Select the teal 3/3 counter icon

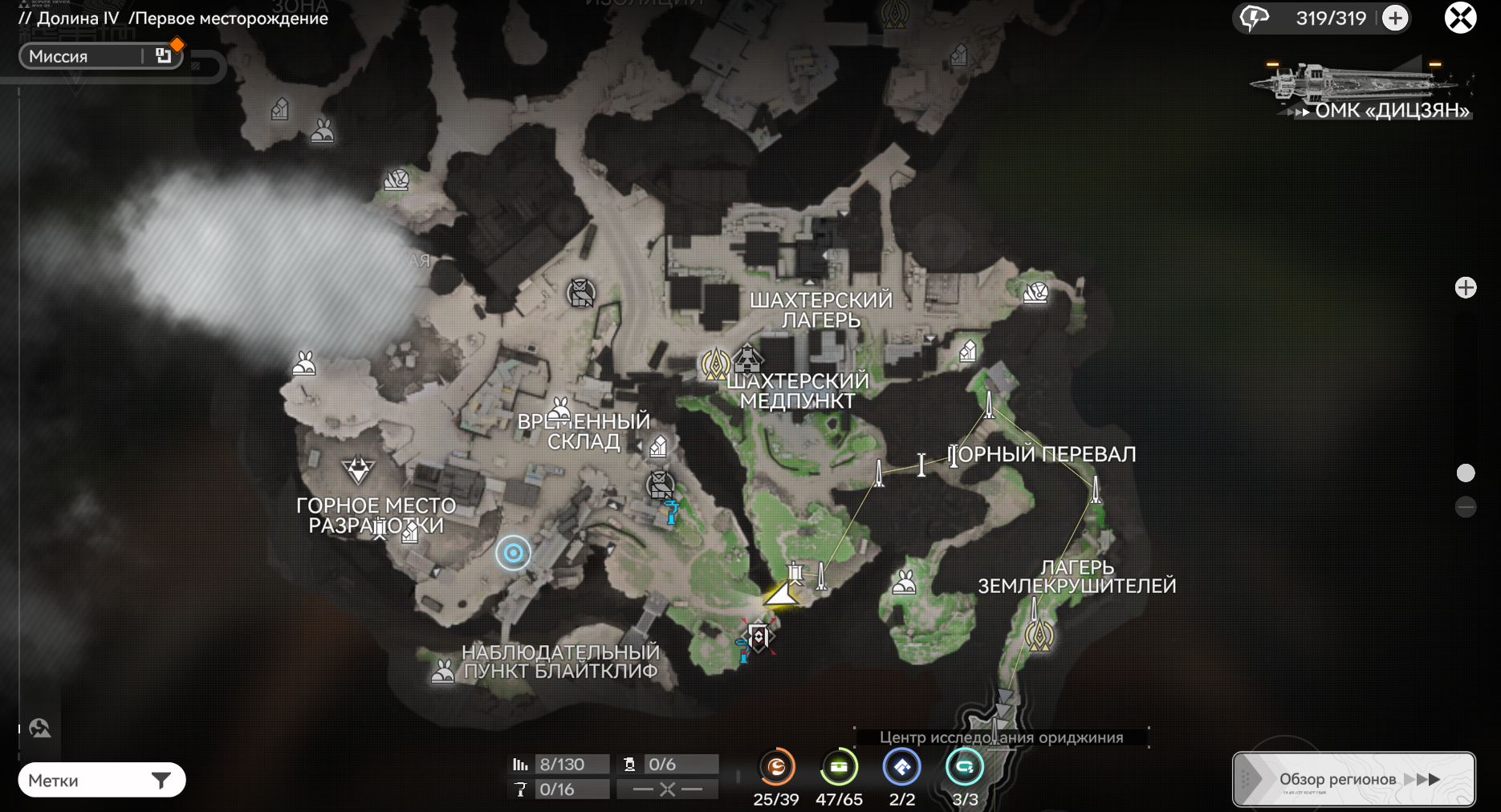[x=964, y=768]
